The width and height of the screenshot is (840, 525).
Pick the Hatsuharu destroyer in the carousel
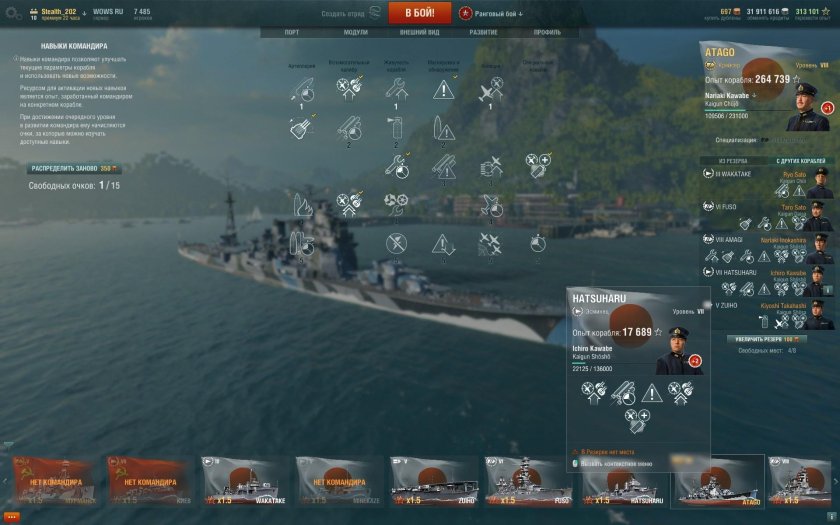[x=623, y=481]
